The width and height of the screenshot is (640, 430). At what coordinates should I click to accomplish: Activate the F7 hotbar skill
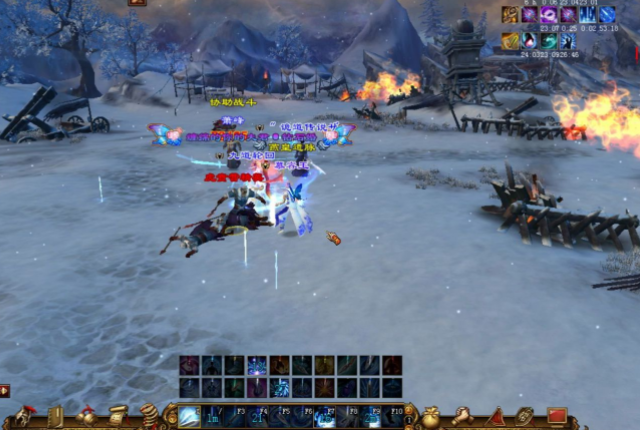point(325,416)
